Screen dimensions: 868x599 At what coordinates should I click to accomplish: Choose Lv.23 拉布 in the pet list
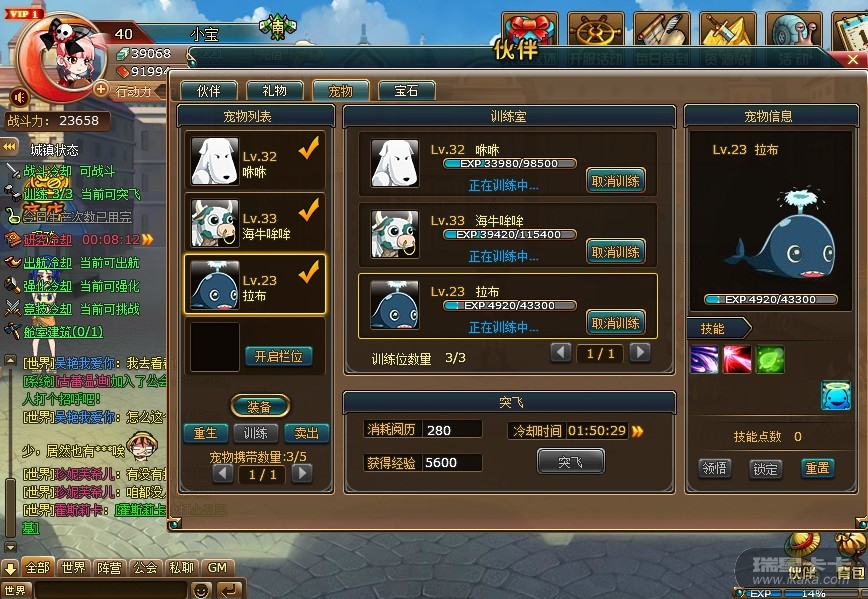click(x=256, y=284)
